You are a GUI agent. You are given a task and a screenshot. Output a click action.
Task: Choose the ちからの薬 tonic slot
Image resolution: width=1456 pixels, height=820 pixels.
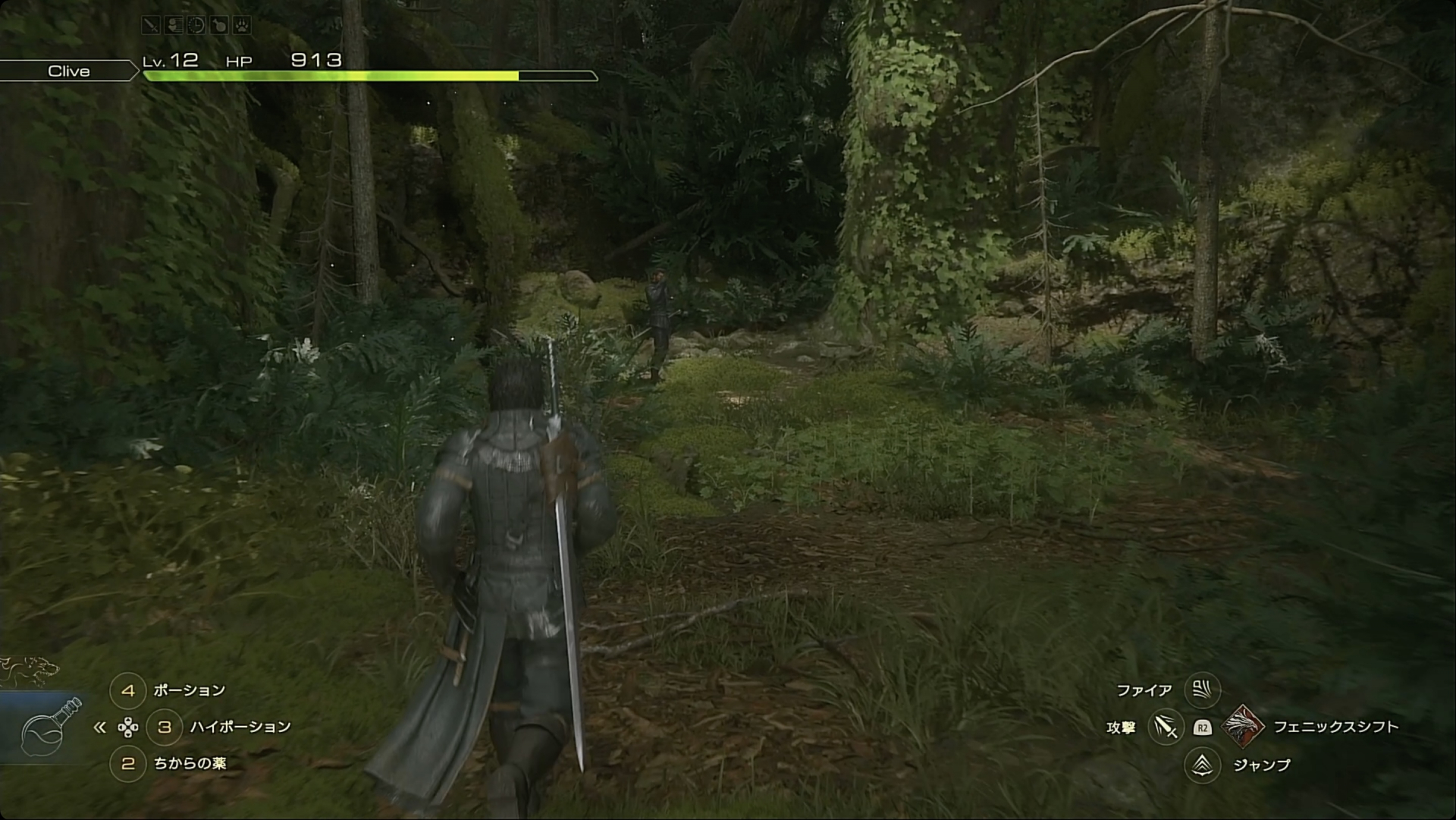[x=128, y=763]
